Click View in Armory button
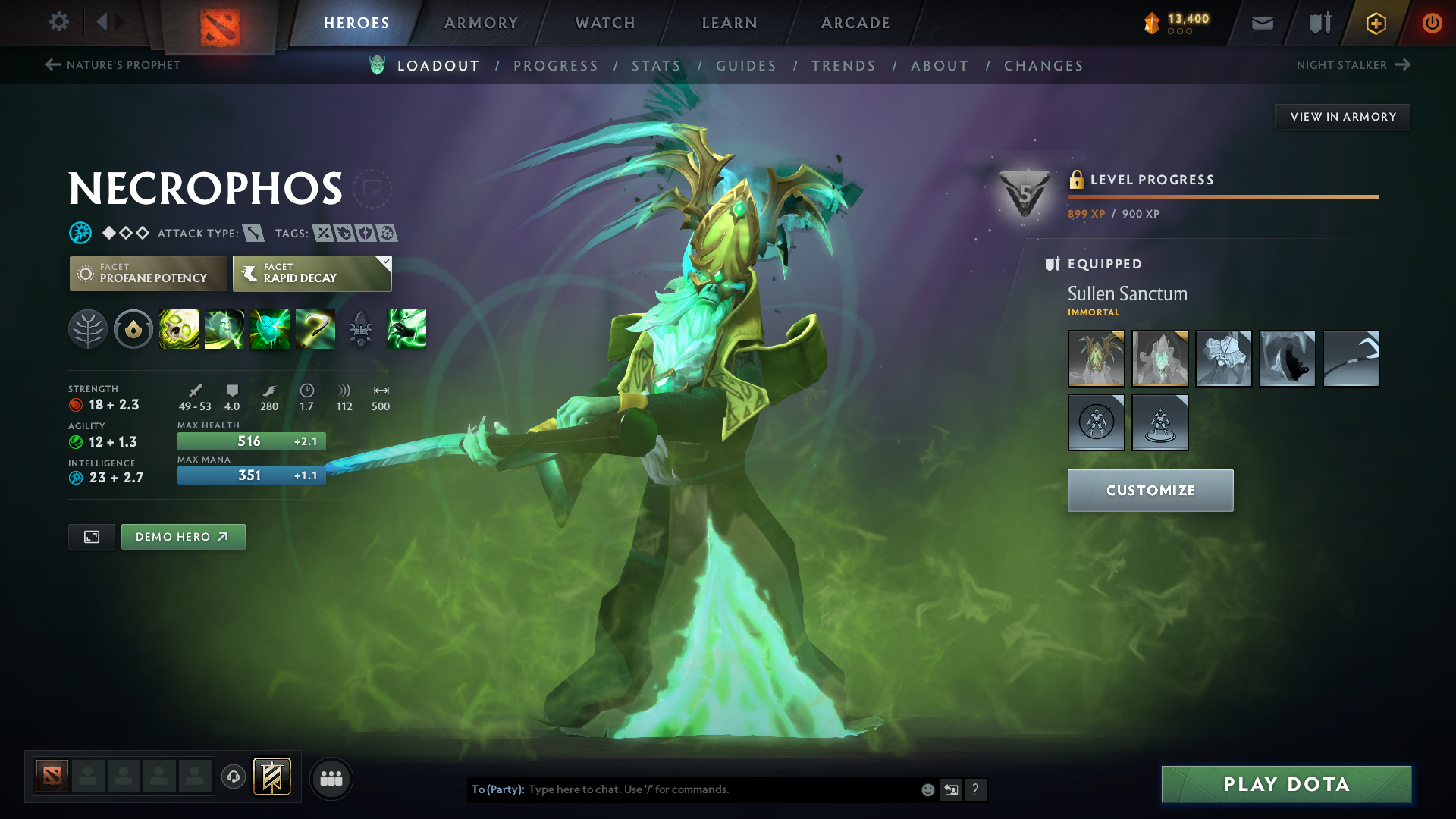Image resolution: width=1456 pixels, height=819 pixels. pyautogui.click(x=1342, y=117)
